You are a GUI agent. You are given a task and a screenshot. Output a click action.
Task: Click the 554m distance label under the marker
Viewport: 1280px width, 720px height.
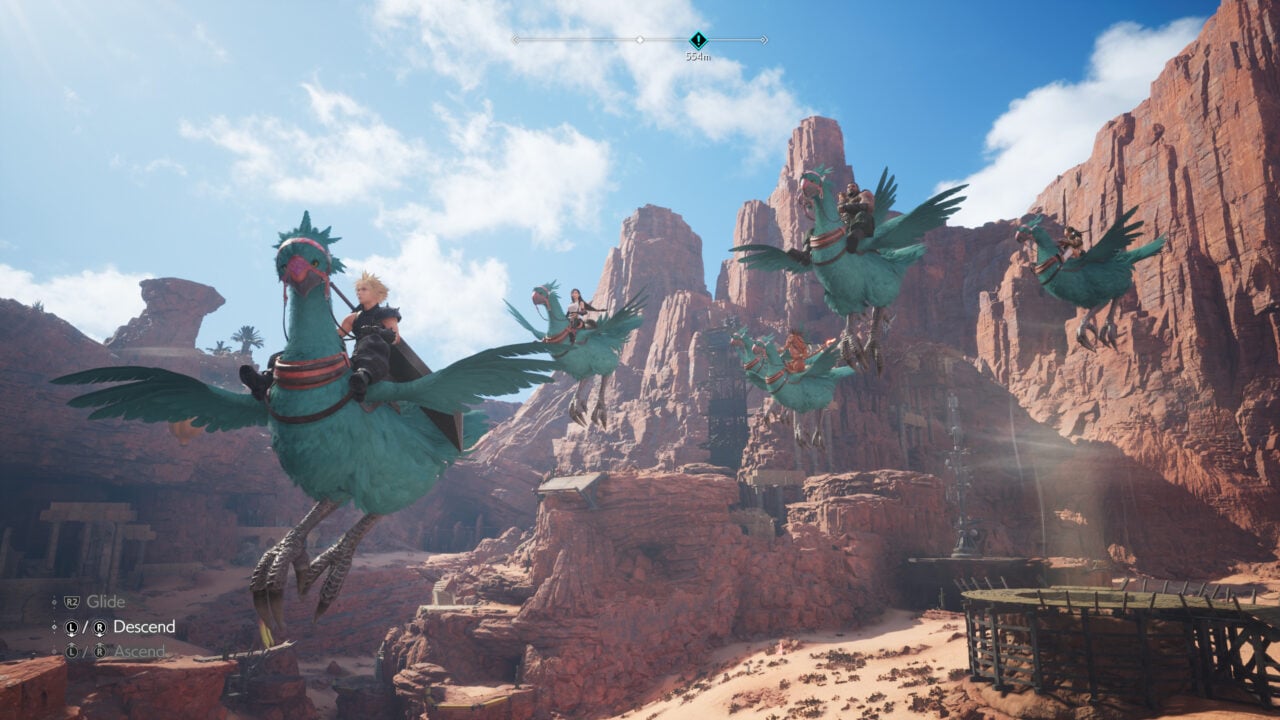click(x=699, y=57)
